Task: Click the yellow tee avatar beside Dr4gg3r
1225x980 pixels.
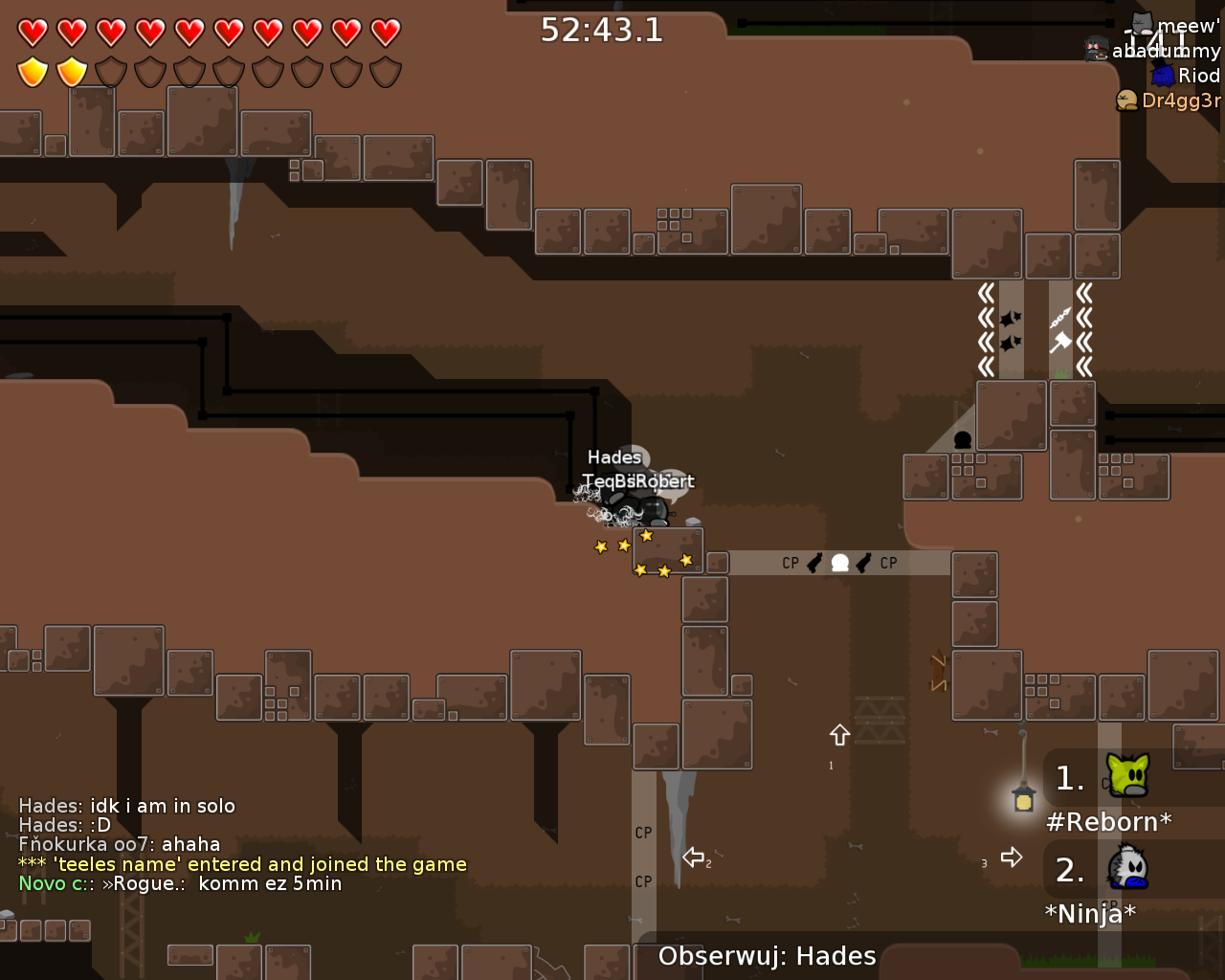Action: coord(1125,99)
